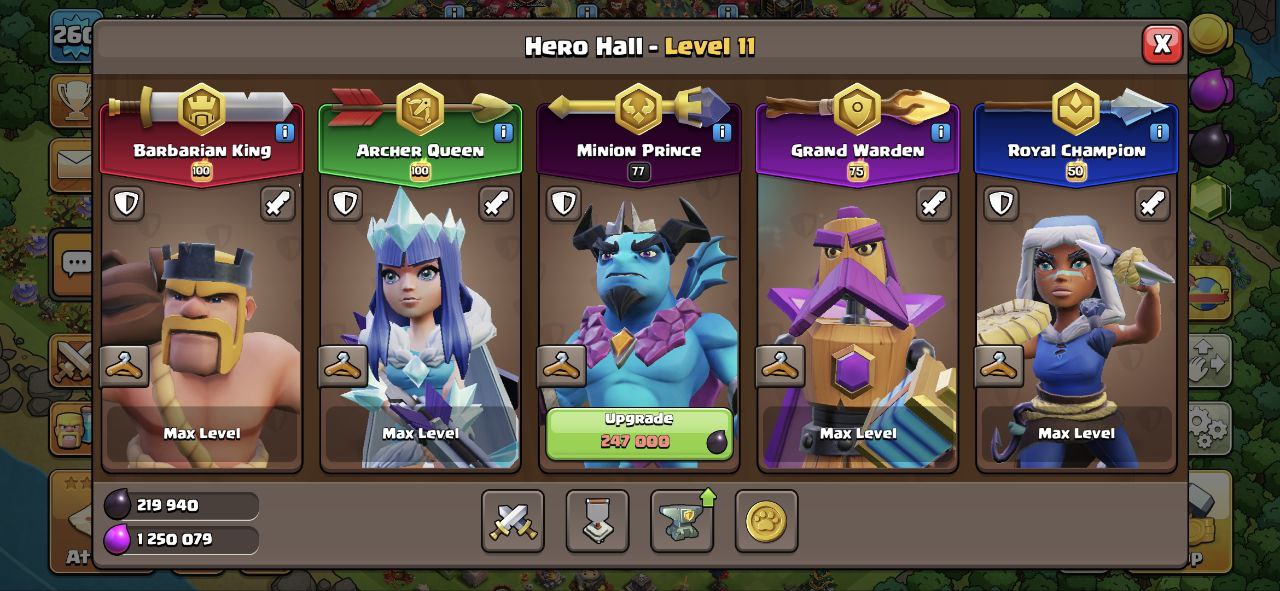Change Royal Champion skin via hanger

click(x=999, y=366)
